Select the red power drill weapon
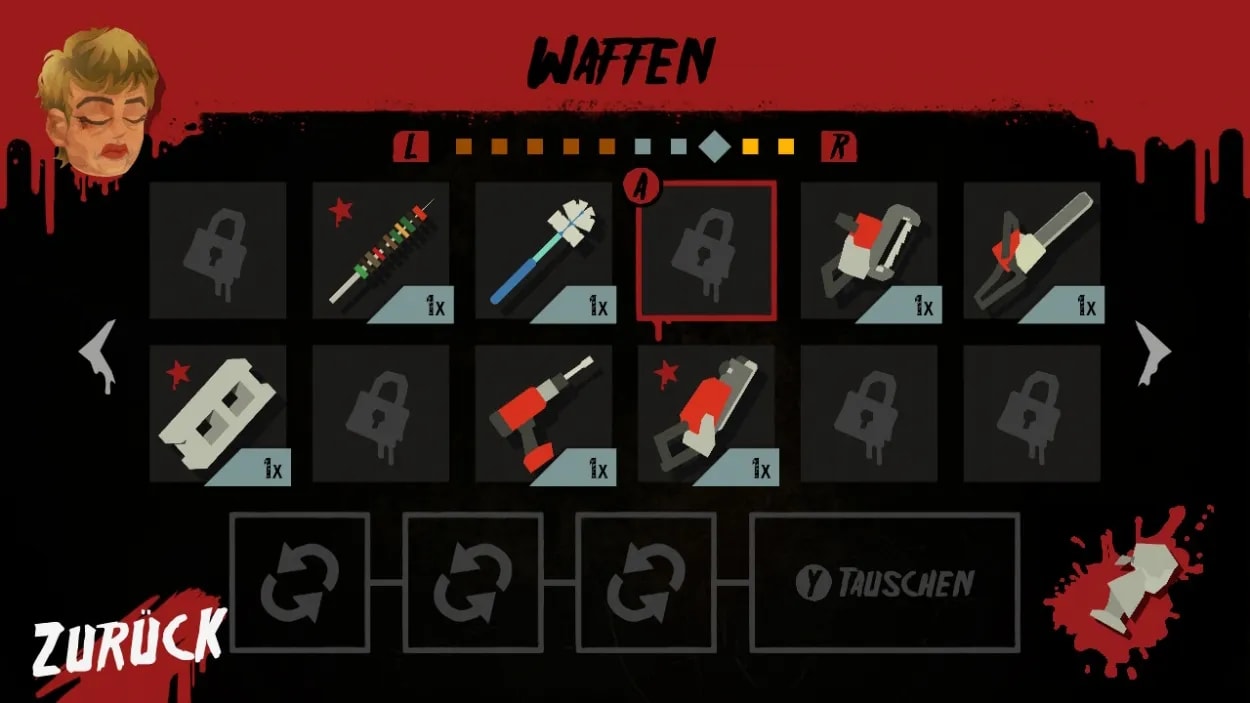This screenshot has height=703, width=1250. tap(544, 414)
